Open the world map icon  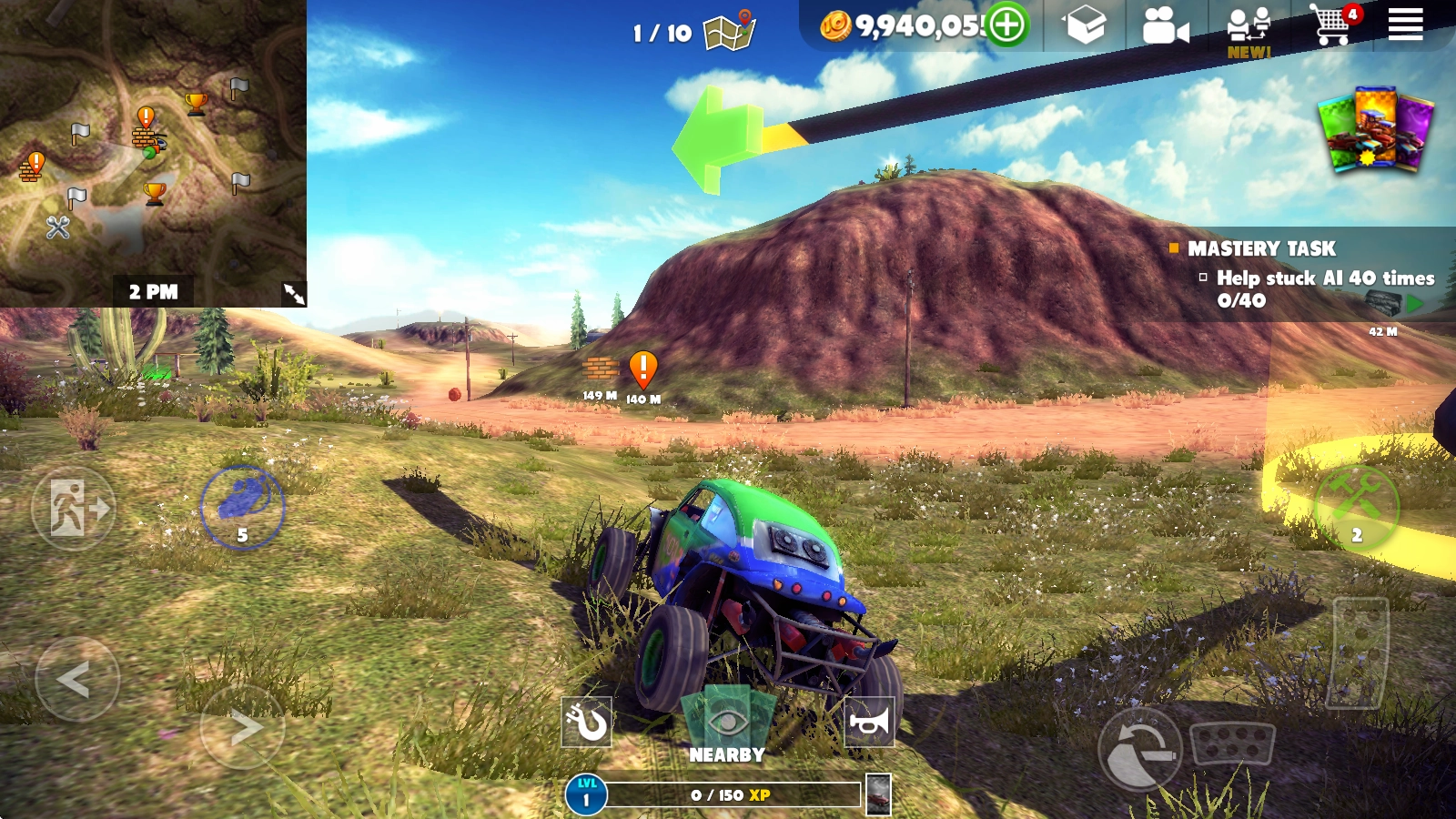[731, 31]
